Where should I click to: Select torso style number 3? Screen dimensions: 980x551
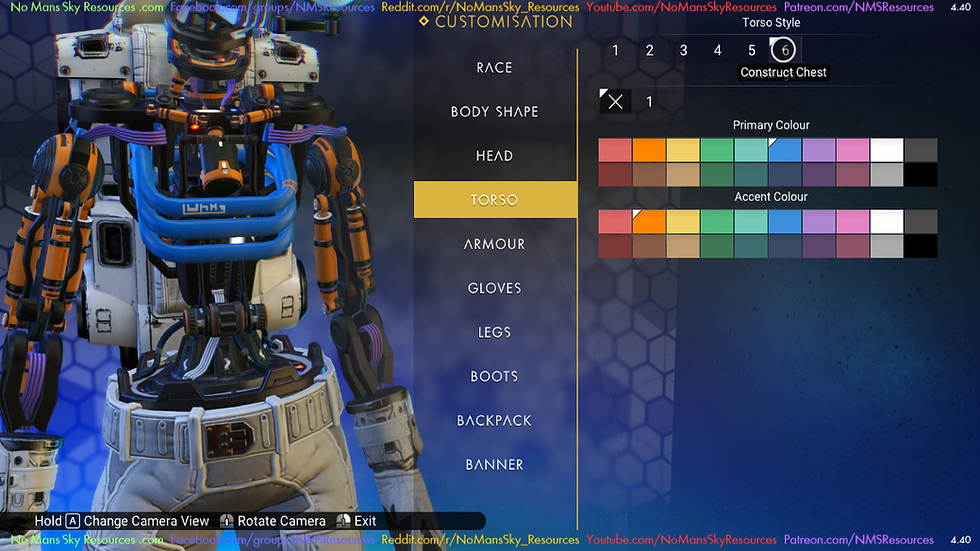point(684,51)
